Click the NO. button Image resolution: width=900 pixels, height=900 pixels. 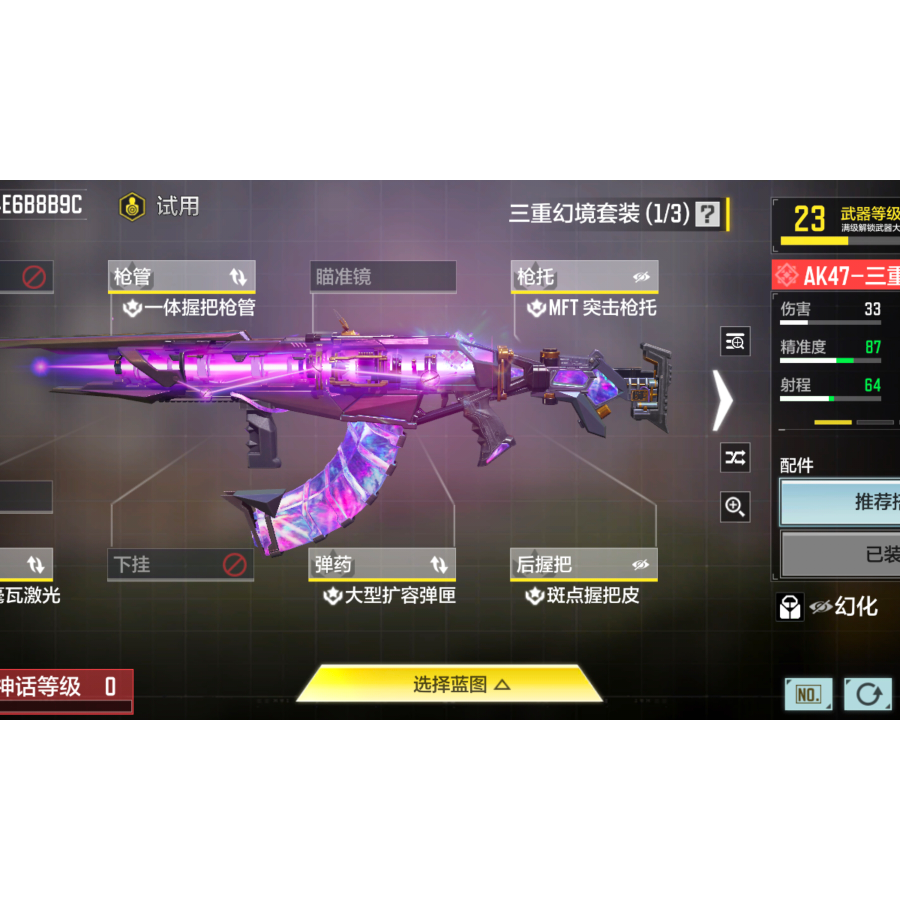pyautogui.click(x=808, y=693)
